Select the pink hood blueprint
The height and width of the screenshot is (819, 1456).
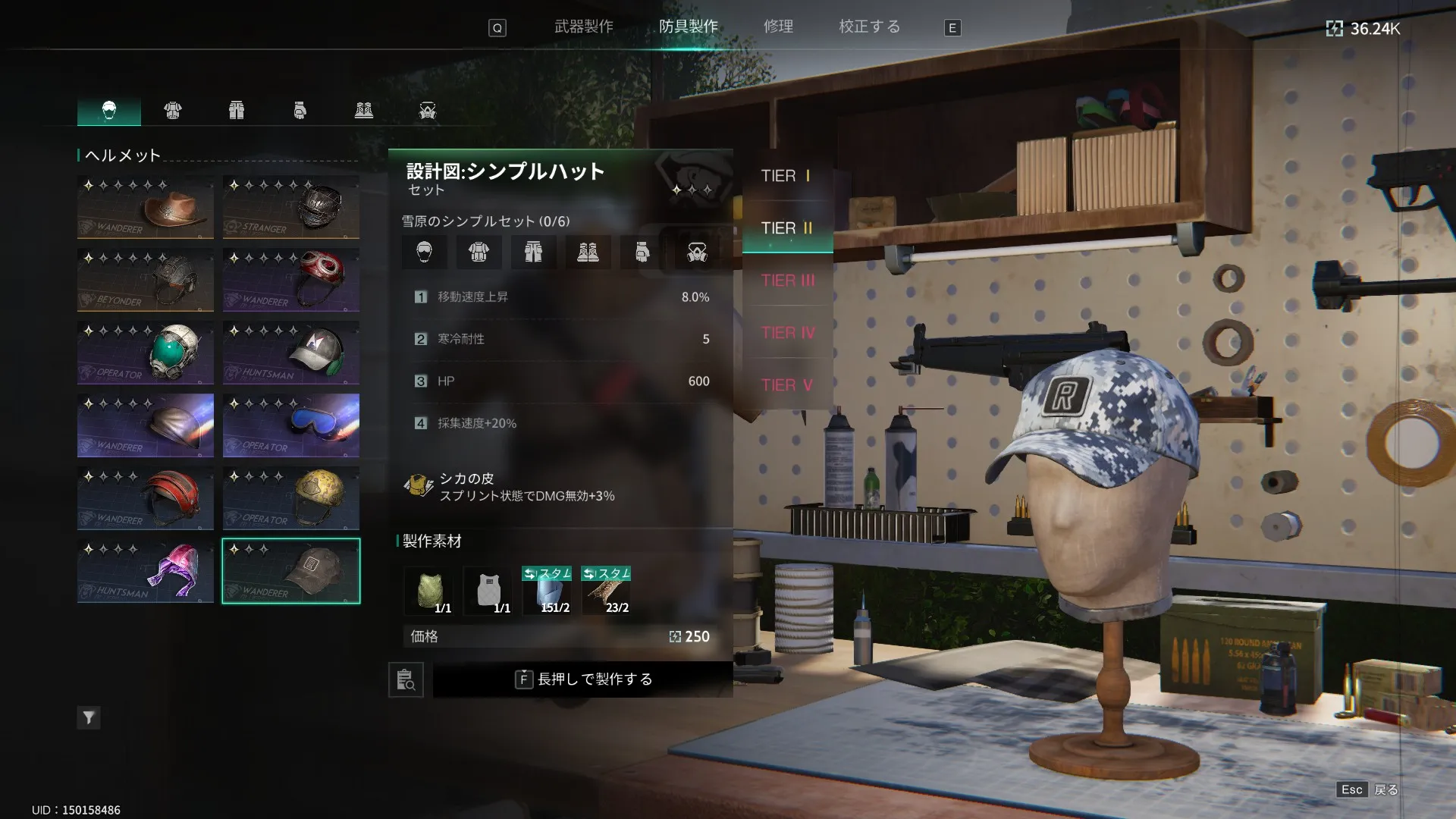coord(146,571)
